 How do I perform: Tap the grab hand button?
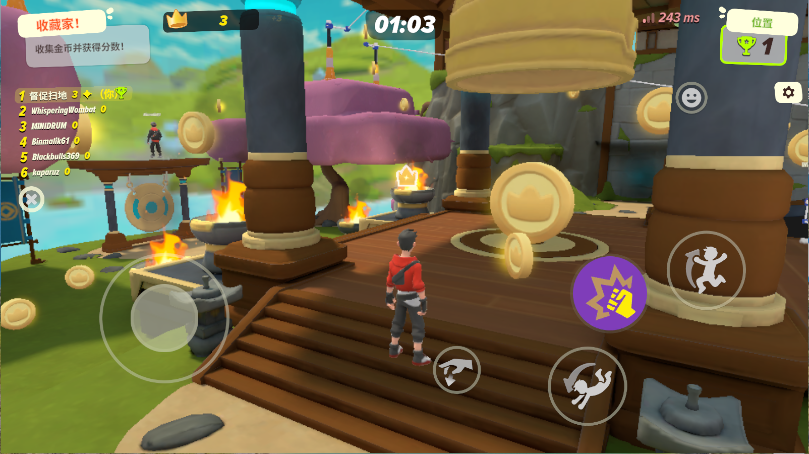(457, 371)
